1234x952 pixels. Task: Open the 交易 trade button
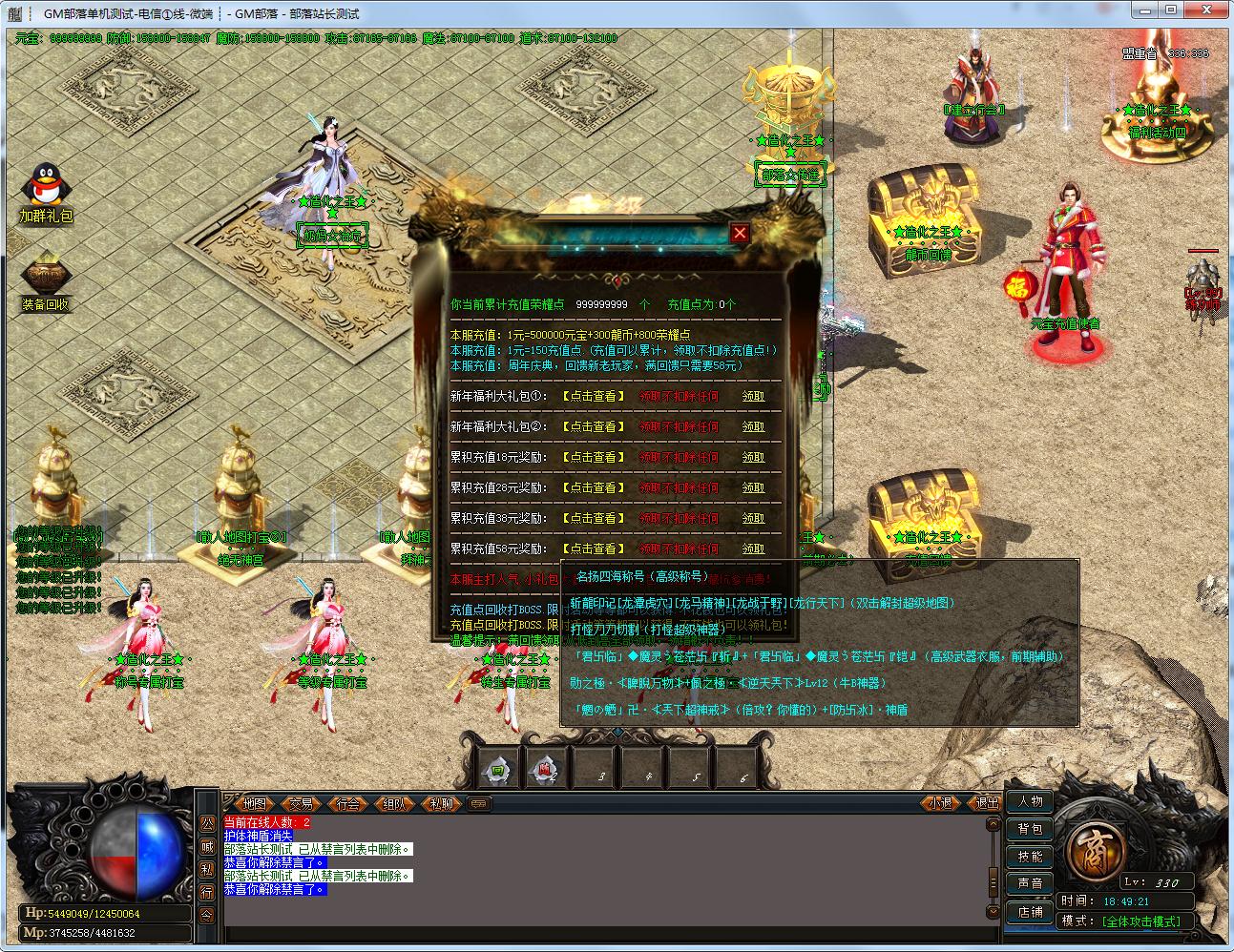(x=302, y=803)
